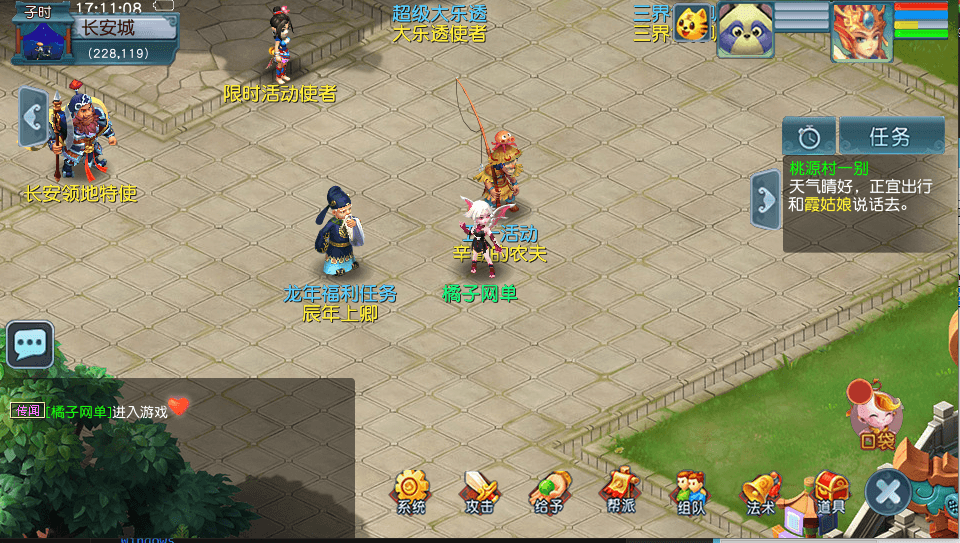Open the 给予 give menu
960x543 pixels.
548,490
